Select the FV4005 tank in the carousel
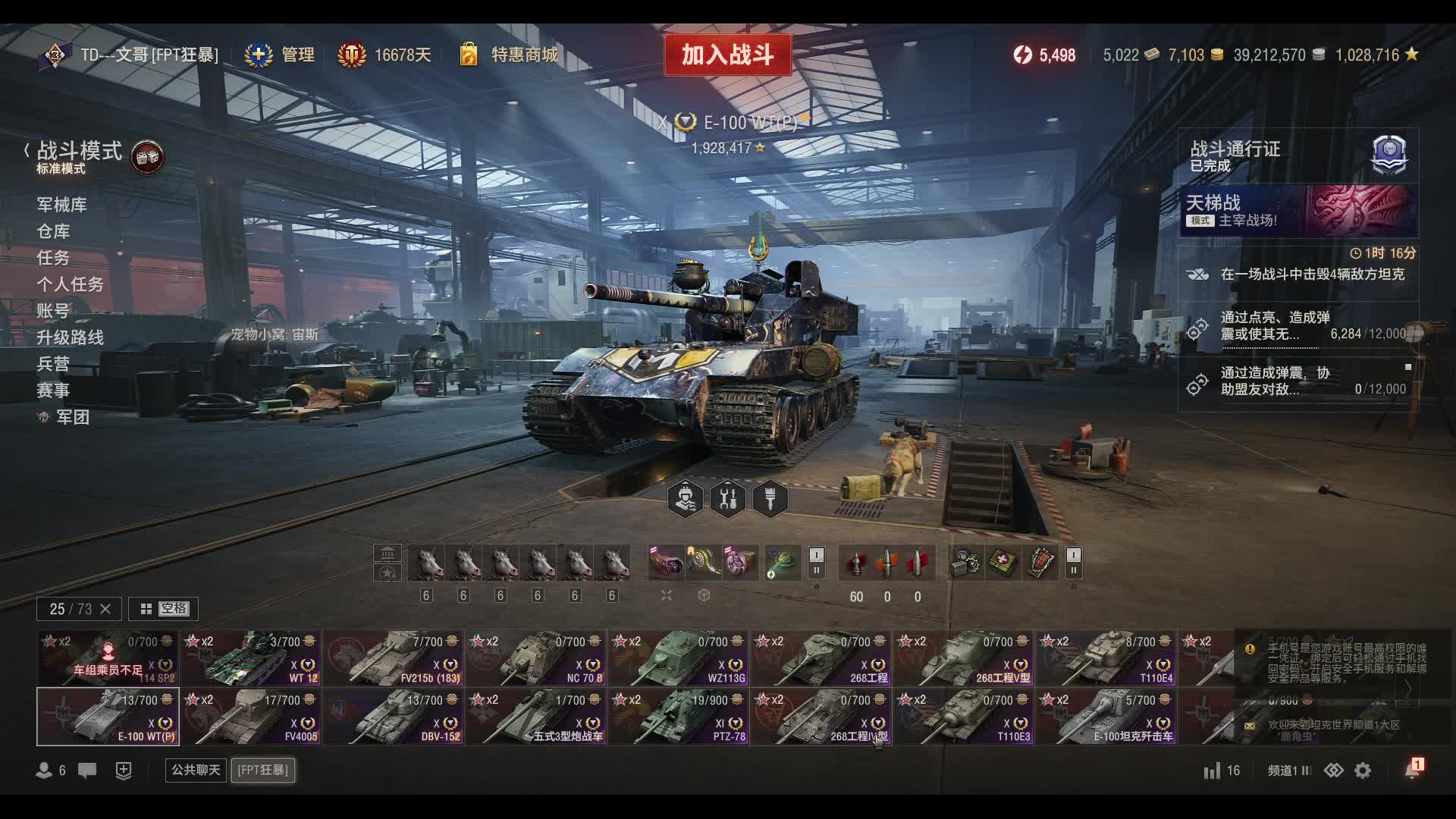The width and height of the screenshot is (1456, 819). pos(251,717)
